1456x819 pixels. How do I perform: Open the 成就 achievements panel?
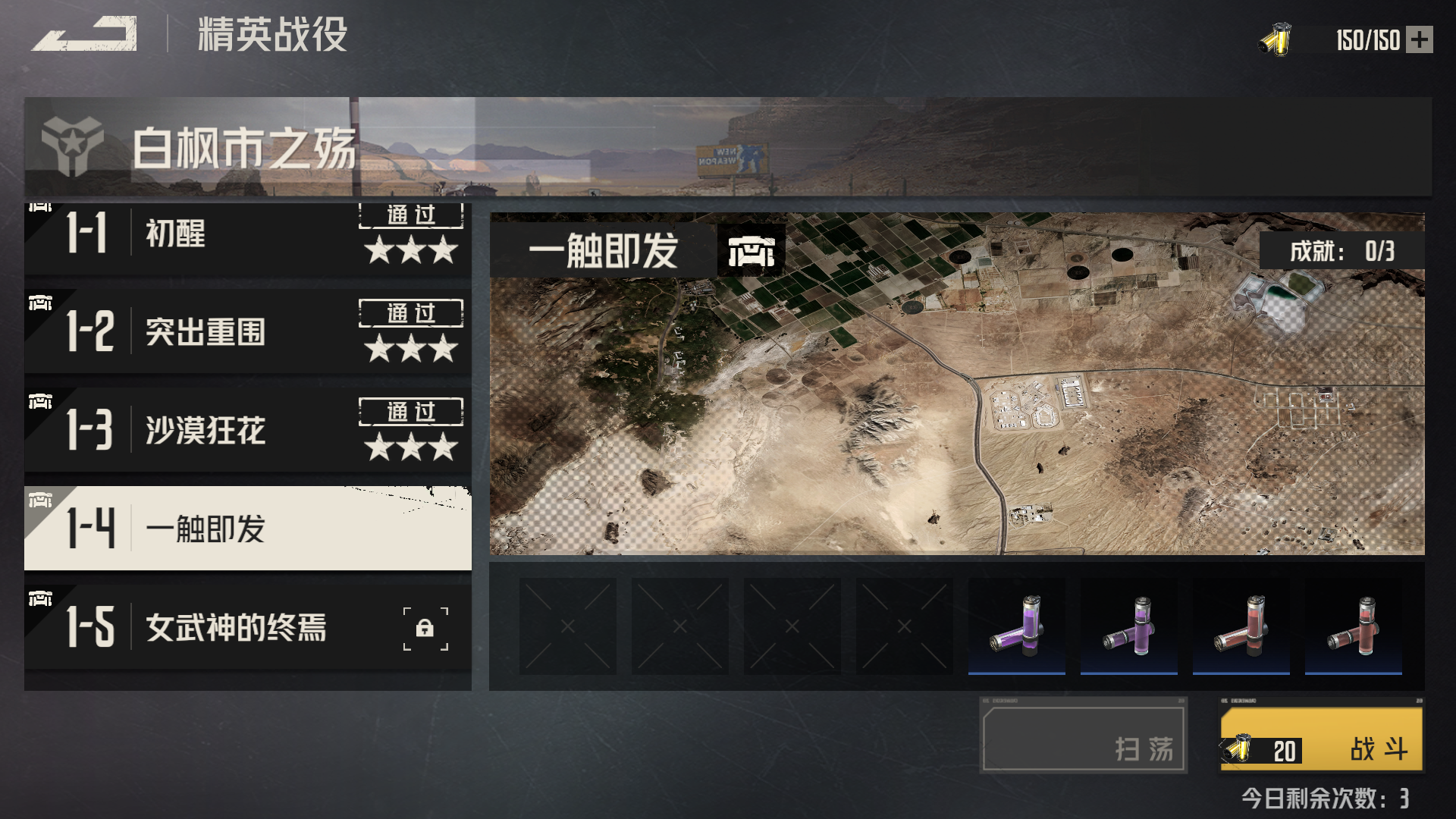tap(1341, 251)
